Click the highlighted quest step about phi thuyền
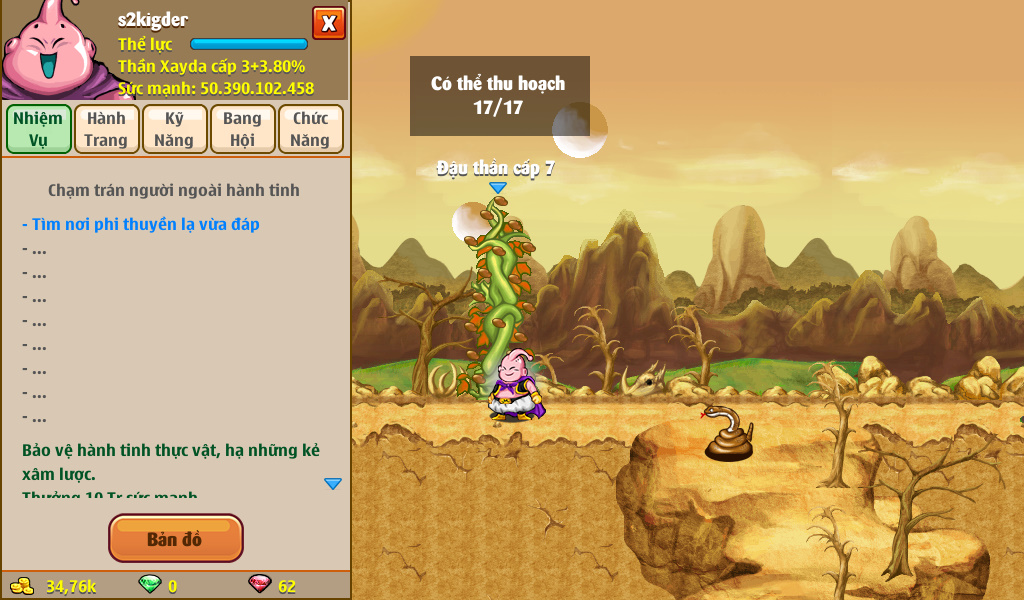Screen dimensions: 1024x600 tap(140, 224)
